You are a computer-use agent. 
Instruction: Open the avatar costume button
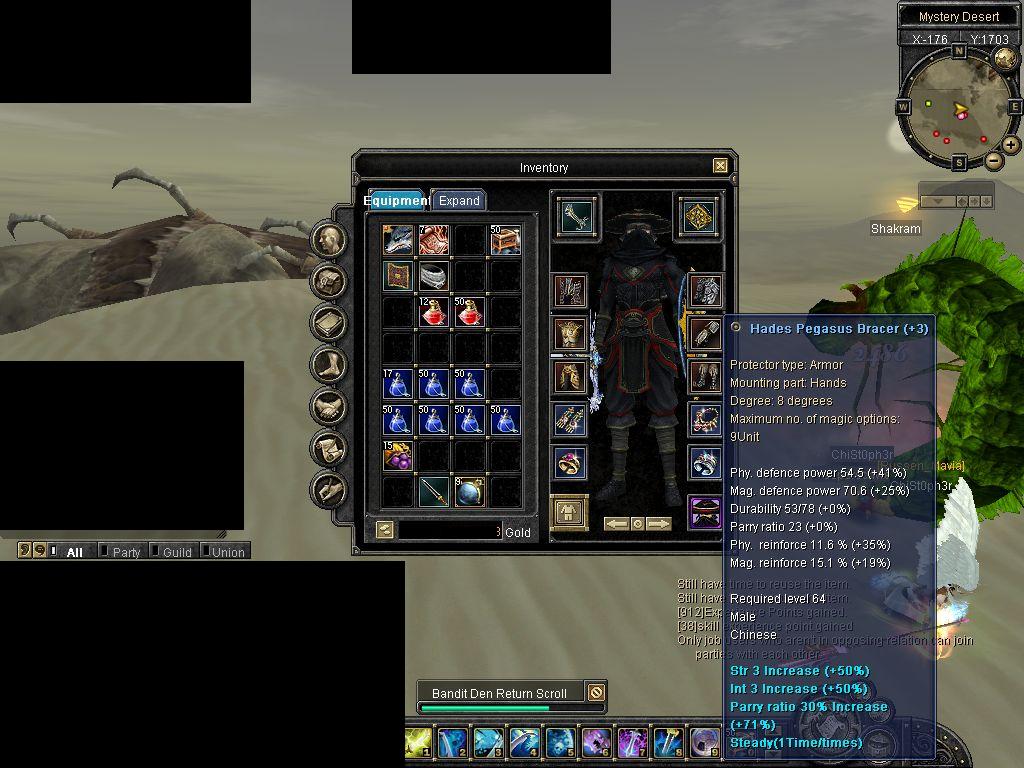[570, 512]
